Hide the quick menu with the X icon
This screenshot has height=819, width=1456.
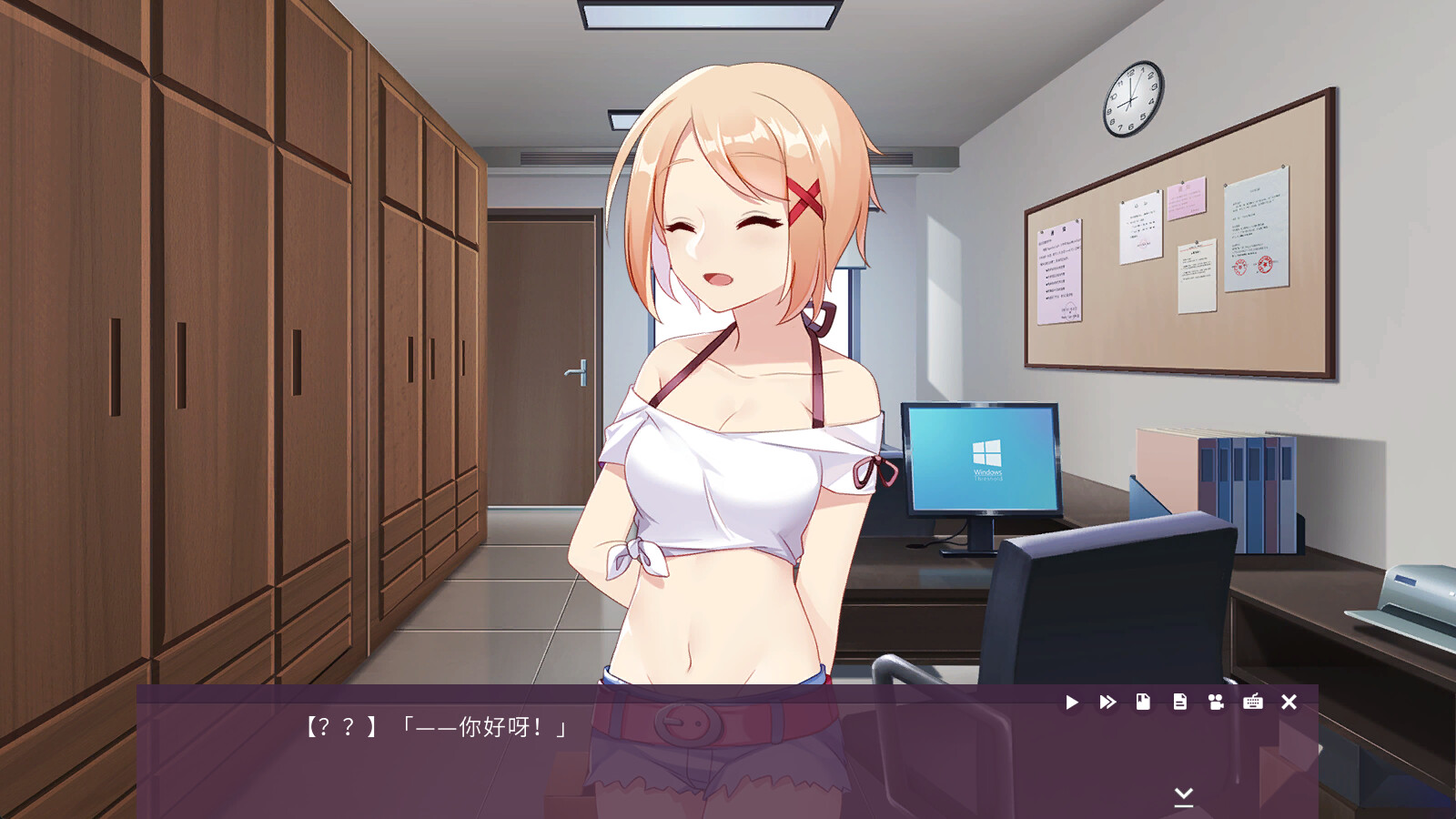[x=1289, y=703]
